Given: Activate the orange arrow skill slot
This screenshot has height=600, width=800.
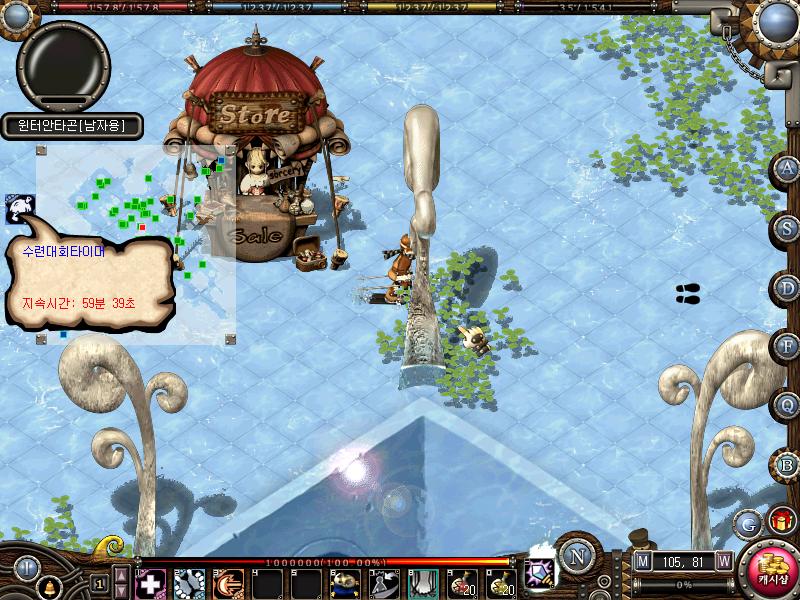Looking at the screenshot, I should [228, 583].
